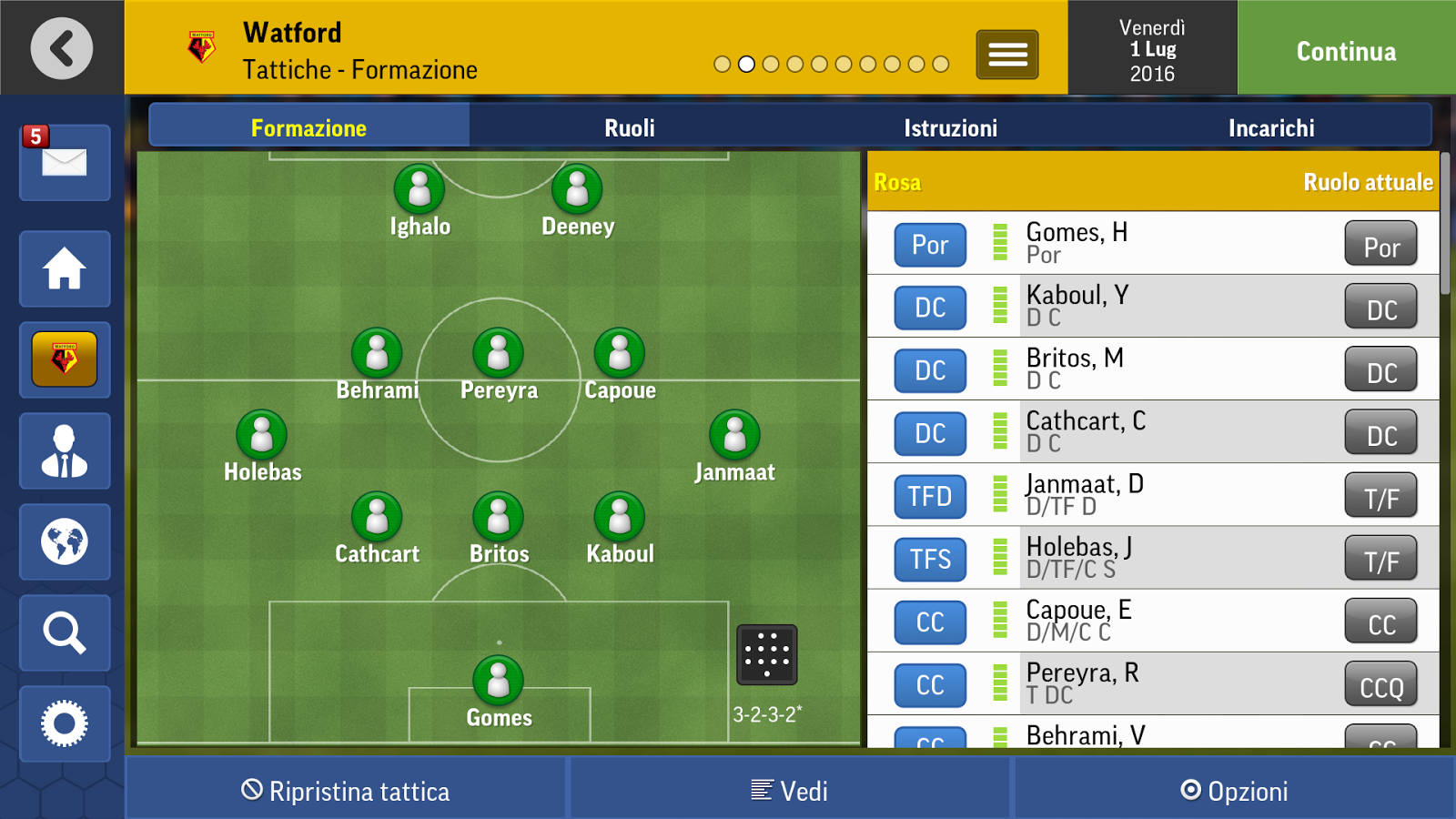
Task: Select Ighalo on the pitch
Action: coord(420,191)
